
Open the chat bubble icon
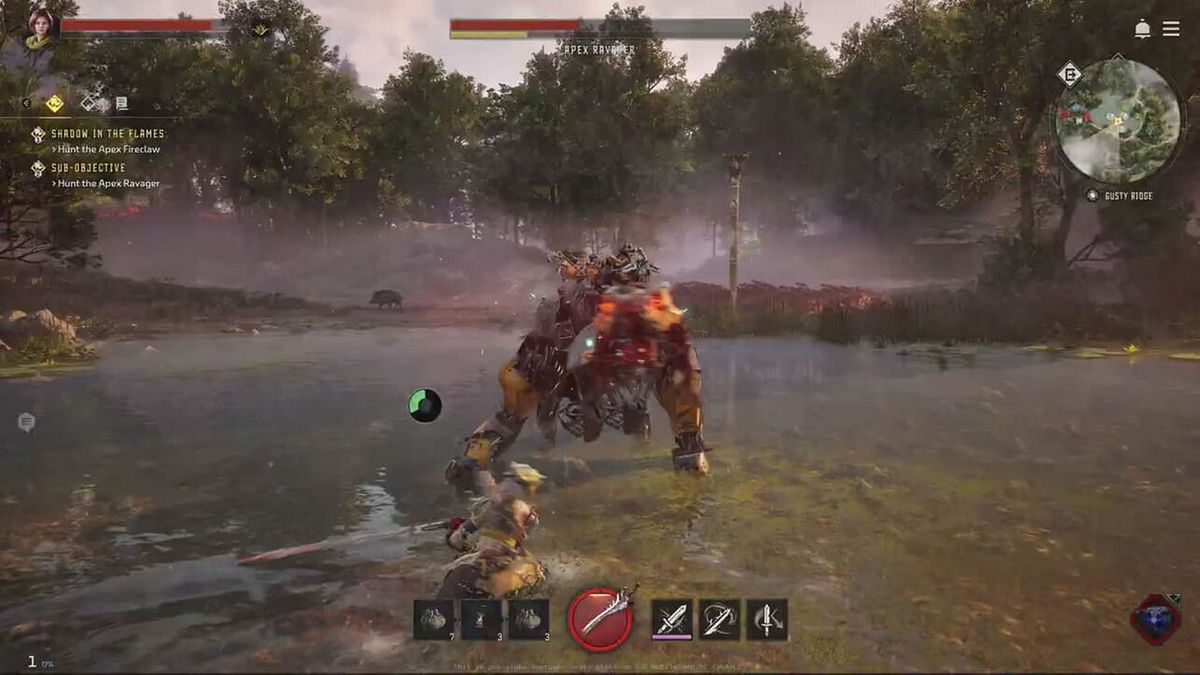click(x=26, y=422)
